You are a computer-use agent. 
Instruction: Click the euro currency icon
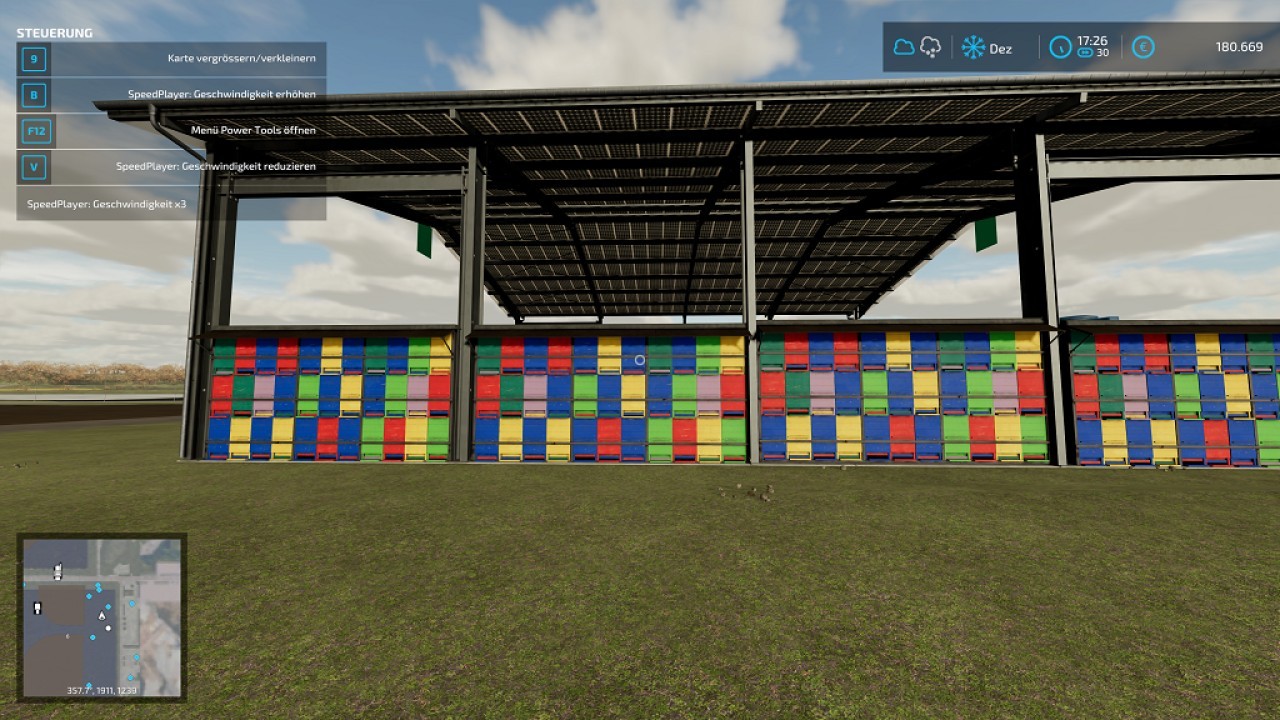1144,48
